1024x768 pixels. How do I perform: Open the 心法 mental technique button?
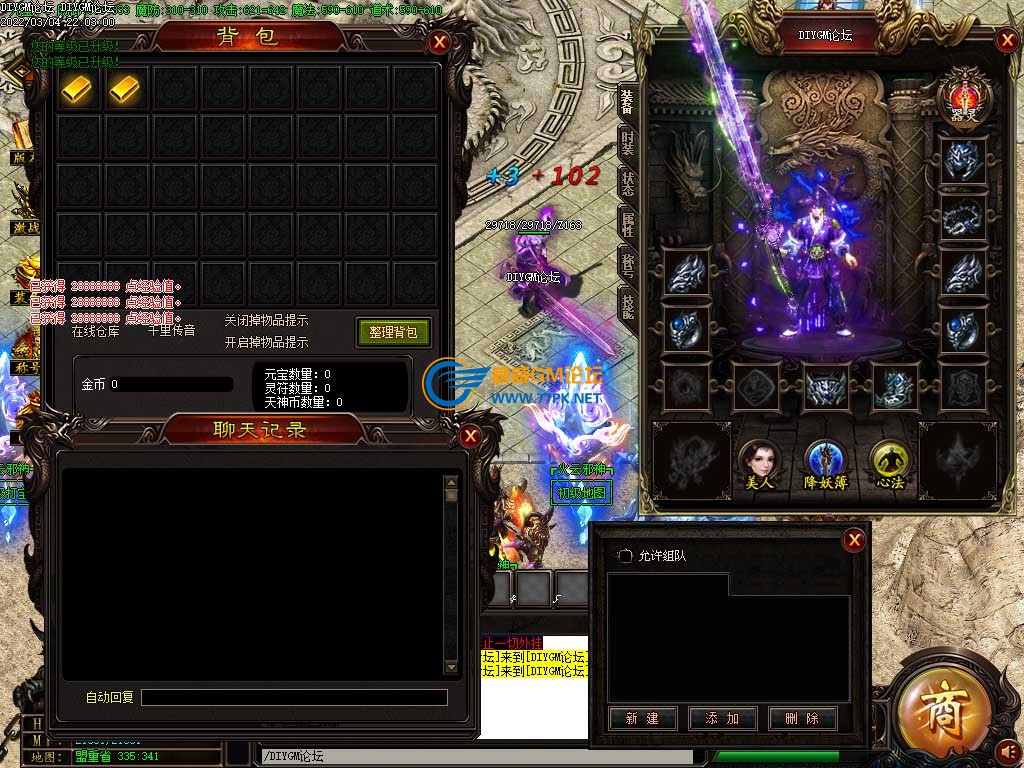point(887,461)
